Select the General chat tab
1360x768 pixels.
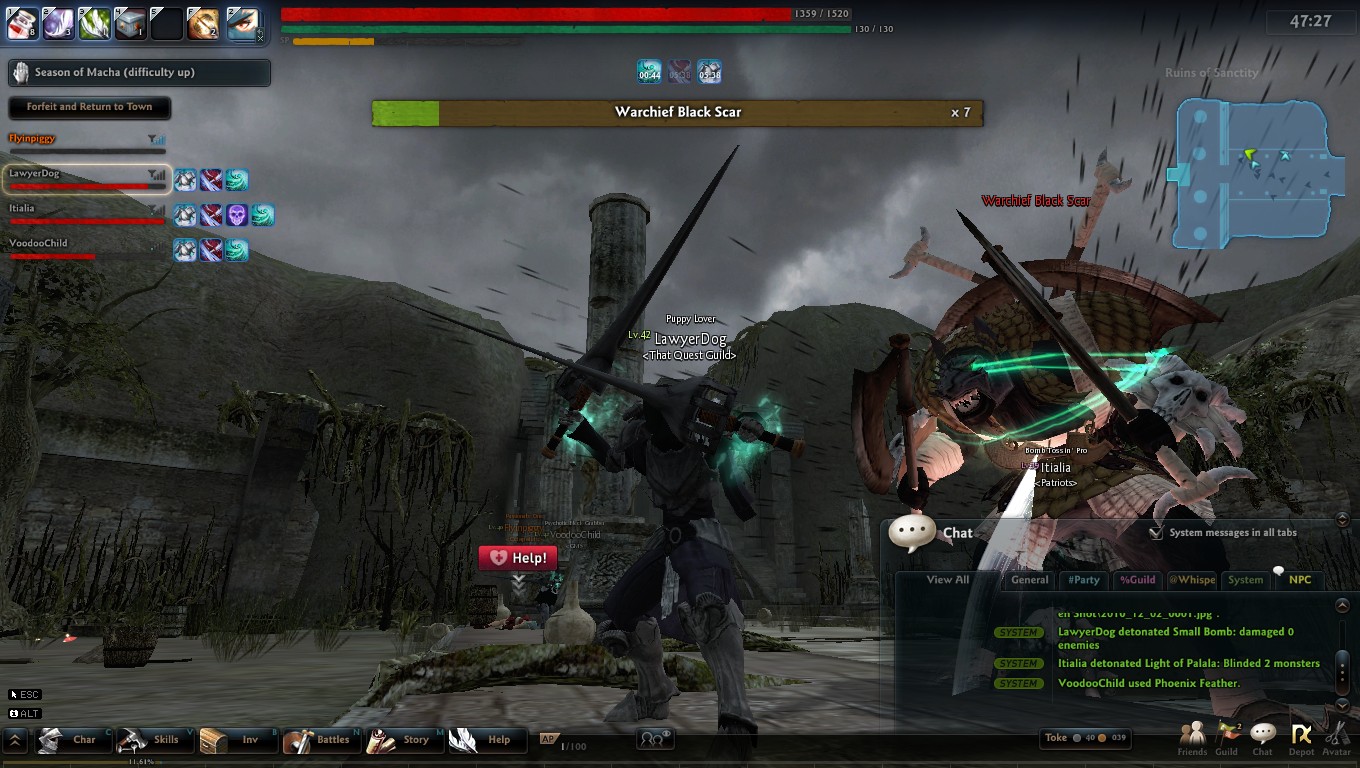(x=1029, y=580)
